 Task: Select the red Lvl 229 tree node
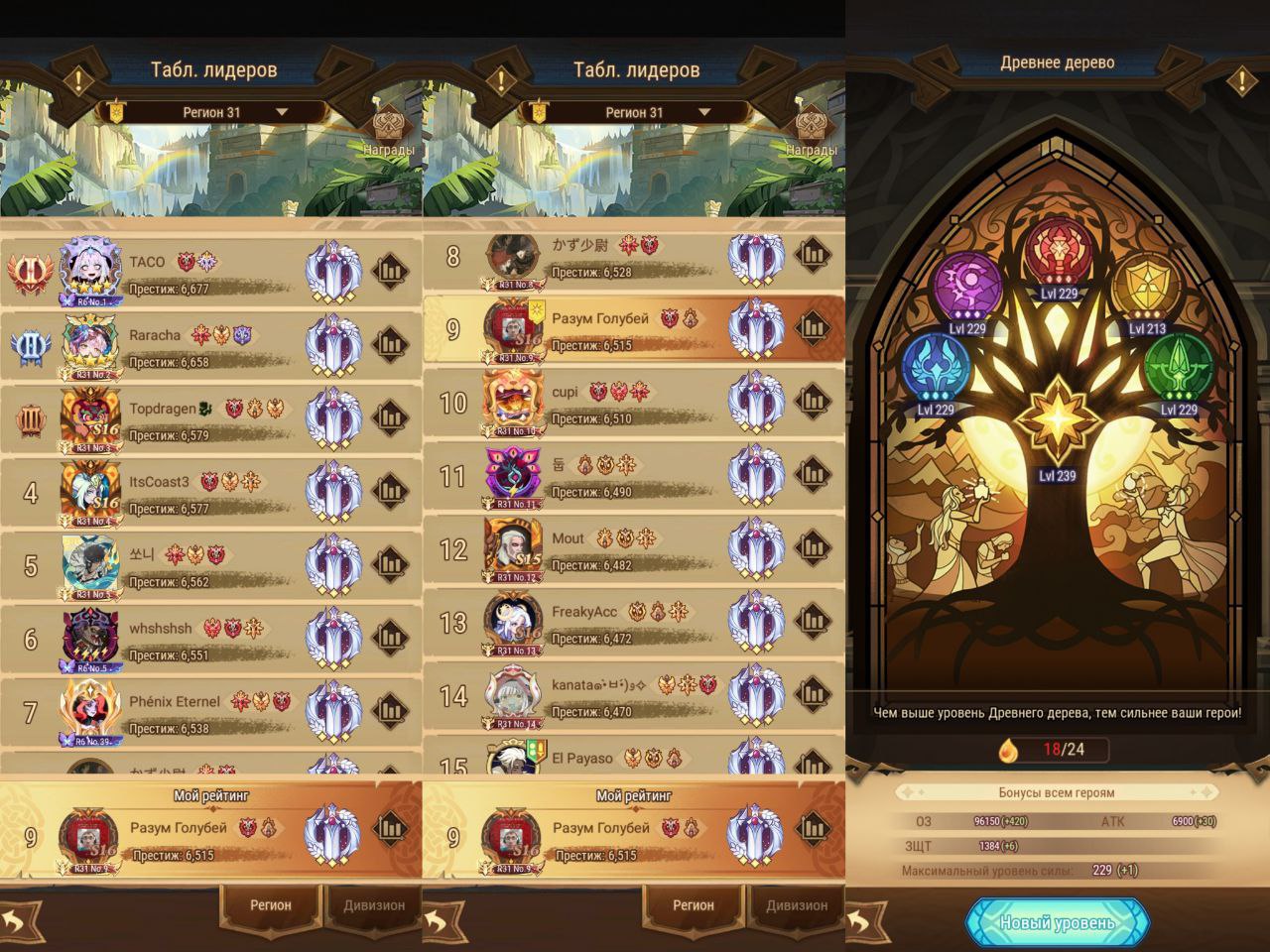[1059, 252]
